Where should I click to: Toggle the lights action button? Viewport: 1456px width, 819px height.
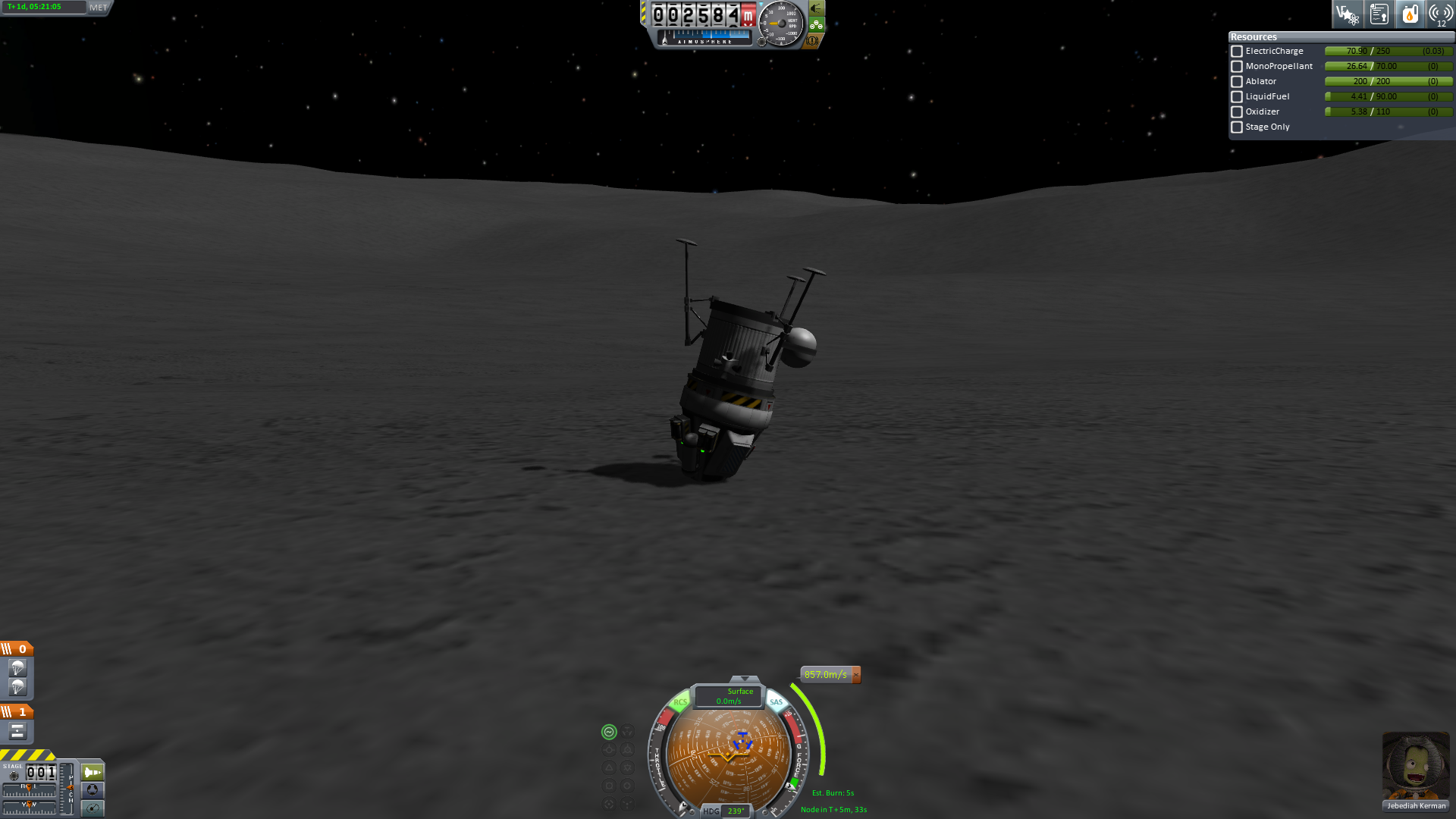point(816,8)
